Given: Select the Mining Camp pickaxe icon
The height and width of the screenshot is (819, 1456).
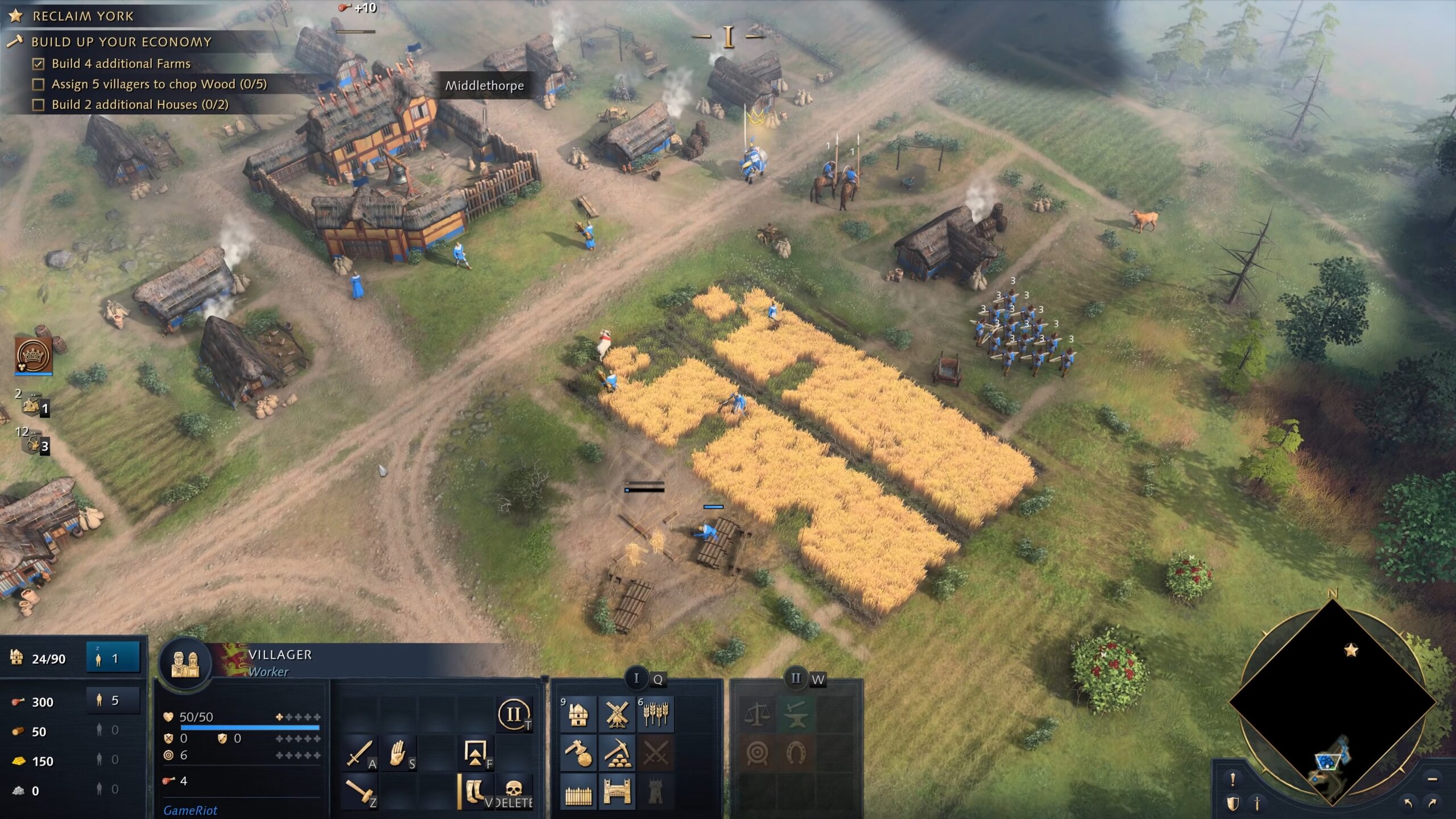Looking at the screenshot, I should 617,754.
